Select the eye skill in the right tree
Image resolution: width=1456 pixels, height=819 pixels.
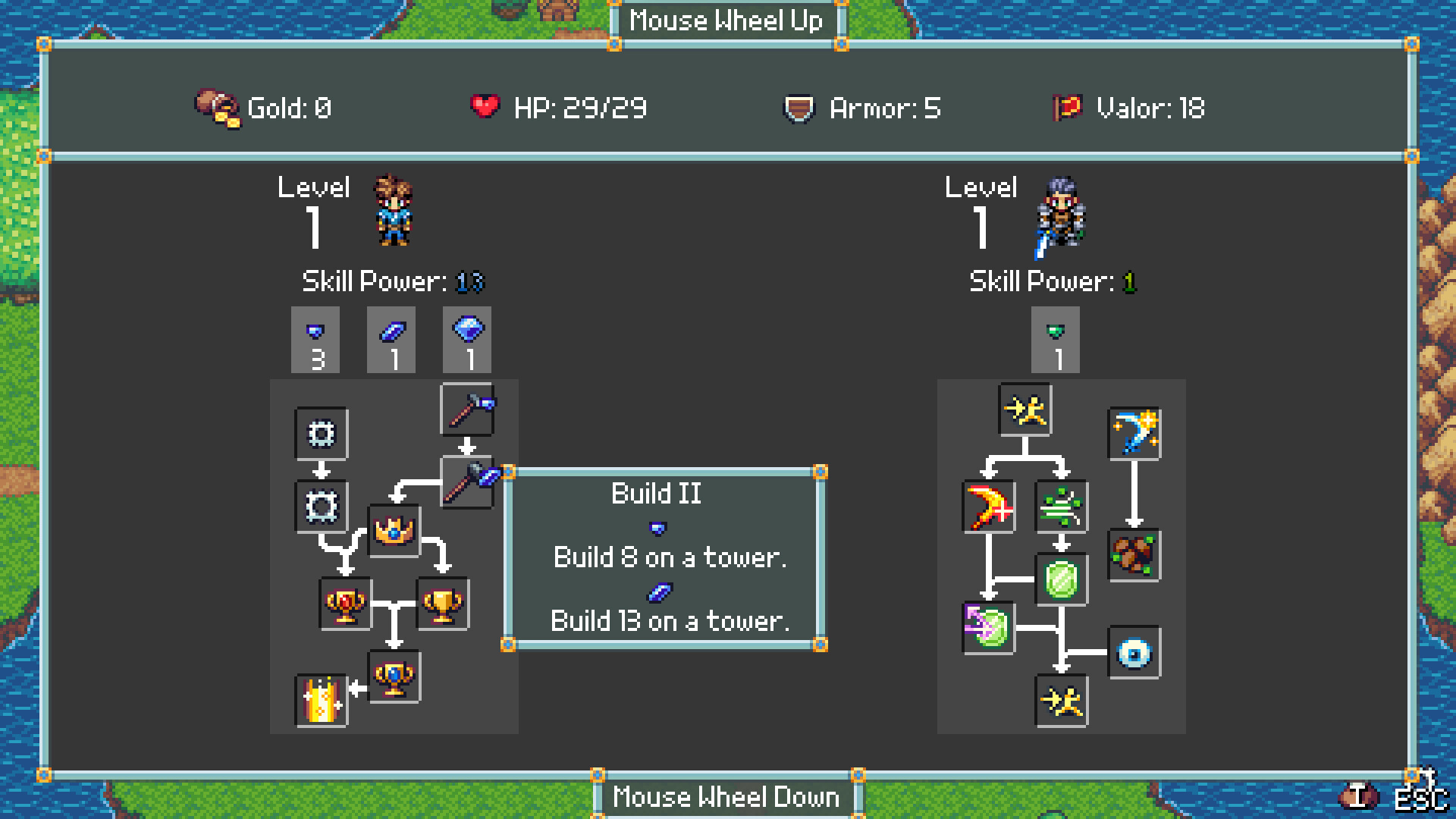pos(1135,653)
